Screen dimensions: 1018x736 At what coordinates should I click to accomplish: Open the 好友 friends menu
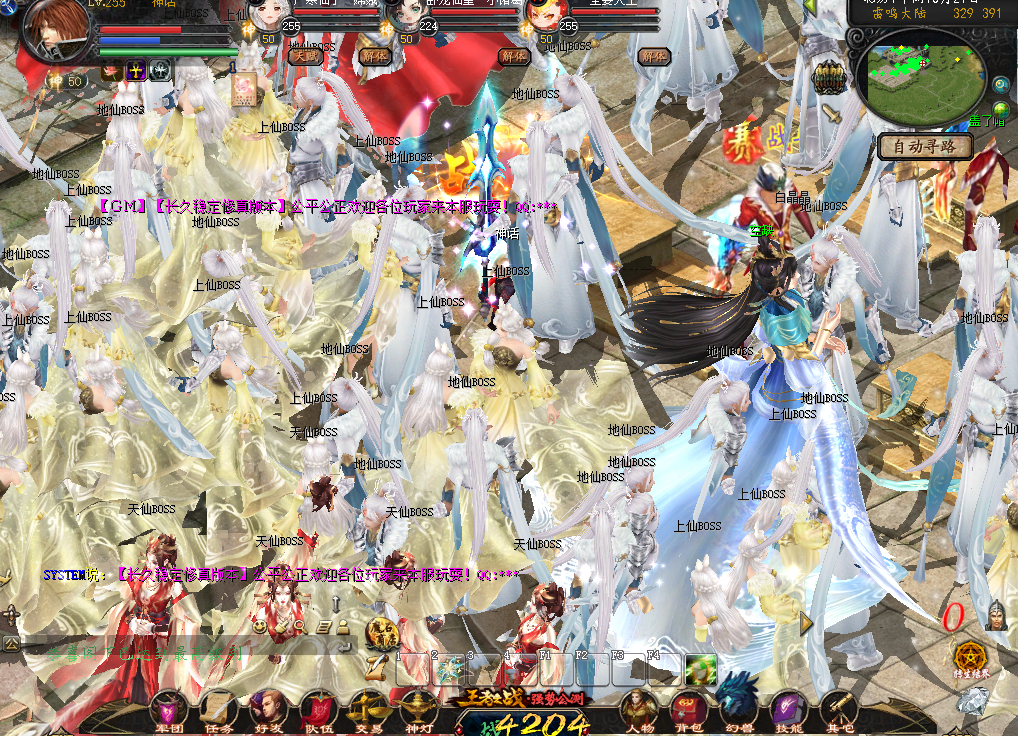pyautogui.click(x=267, y=710)
